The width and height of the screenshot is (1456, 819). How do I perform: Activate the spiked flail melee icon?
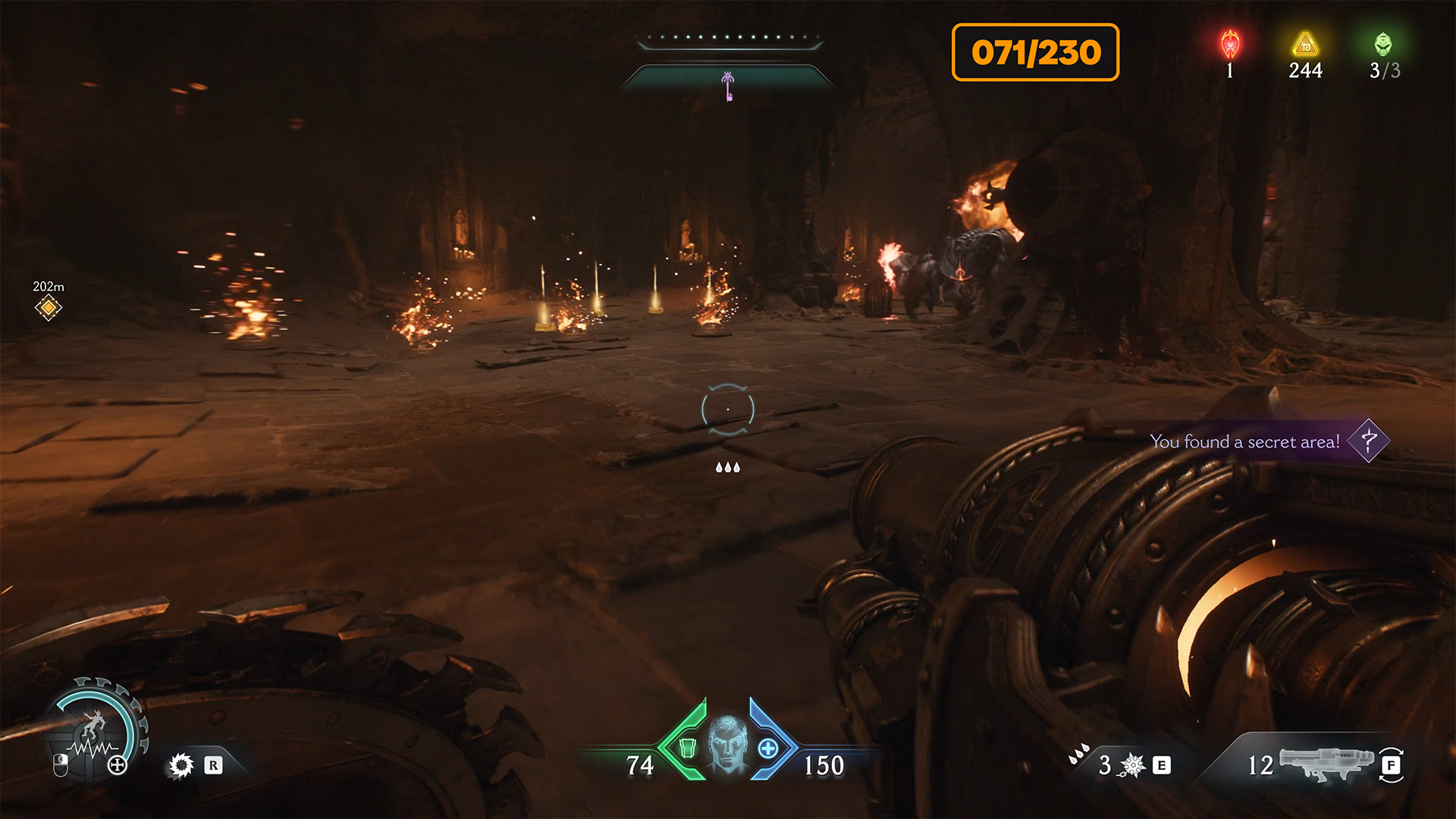(1132, 765)
